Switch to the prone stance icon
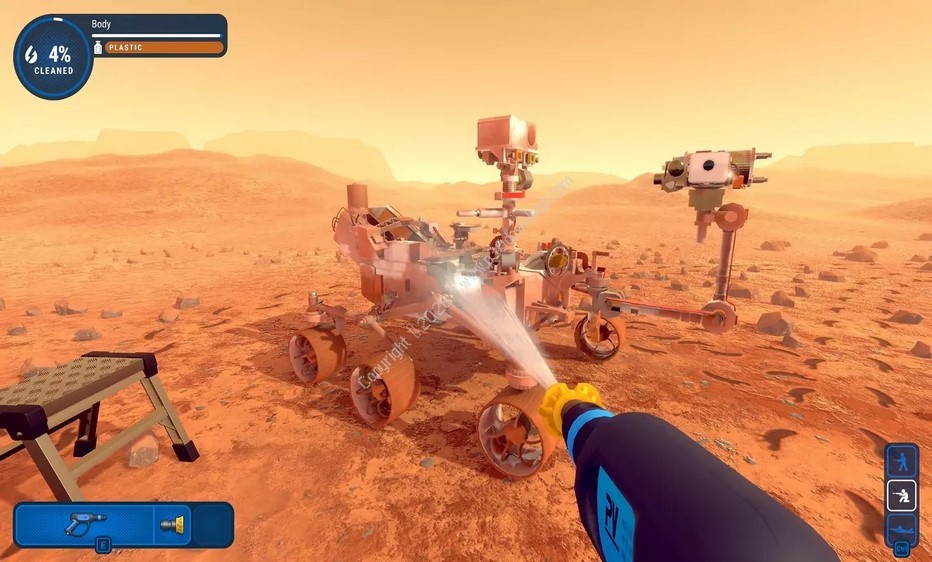This screenshot has width=932, height=562. coord(902,528)
